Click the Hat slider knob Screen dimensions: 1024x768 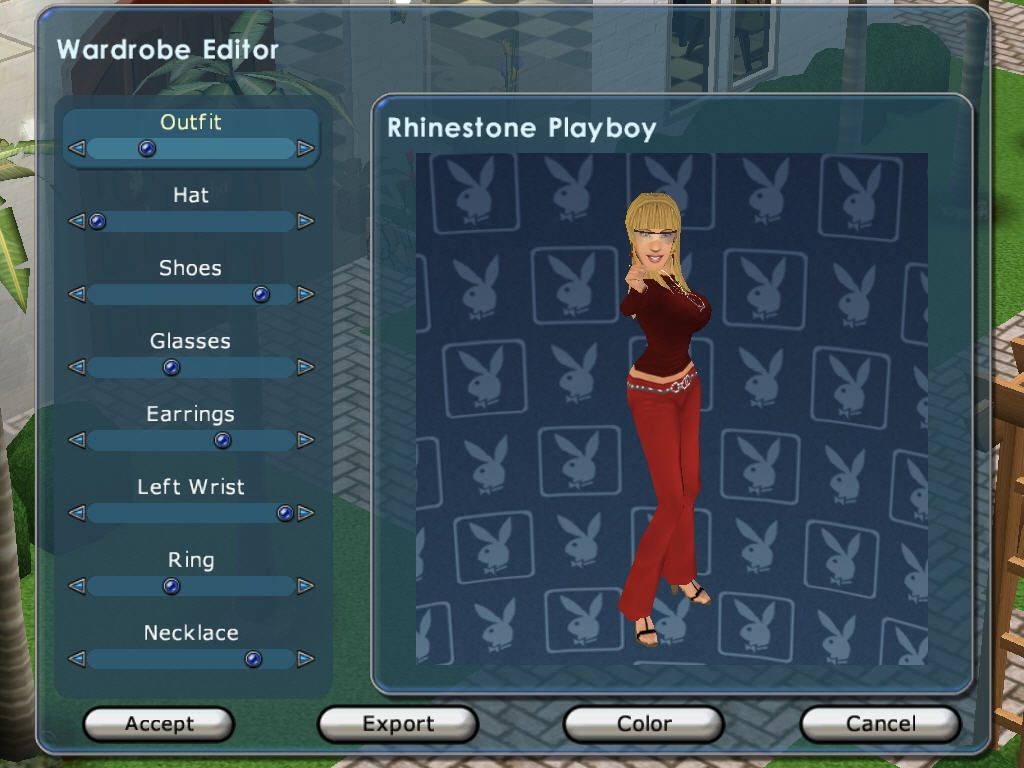point(97,222)
